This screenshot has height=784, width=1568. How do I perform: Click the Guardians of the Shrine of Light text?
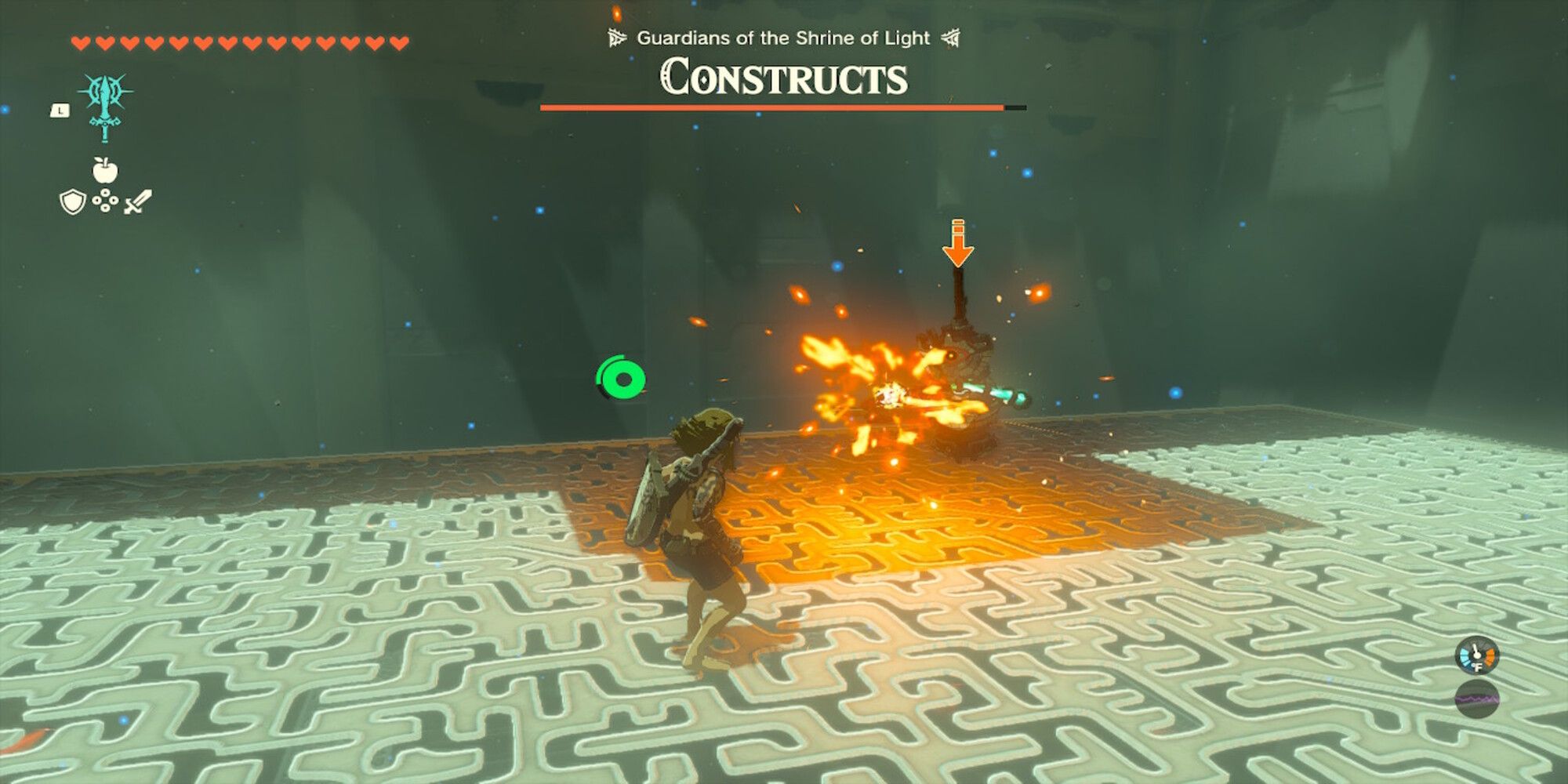point(784,36)
